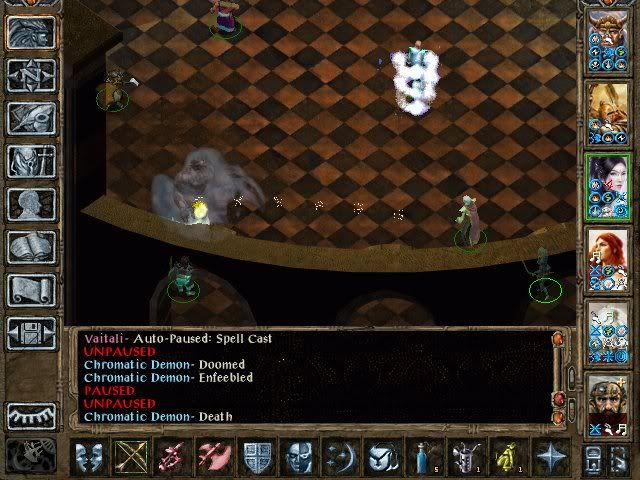Screen dimensions: 640x480
Task: Toggle the rest eye button
Action: pyautogui.click(x=31, y=414)
